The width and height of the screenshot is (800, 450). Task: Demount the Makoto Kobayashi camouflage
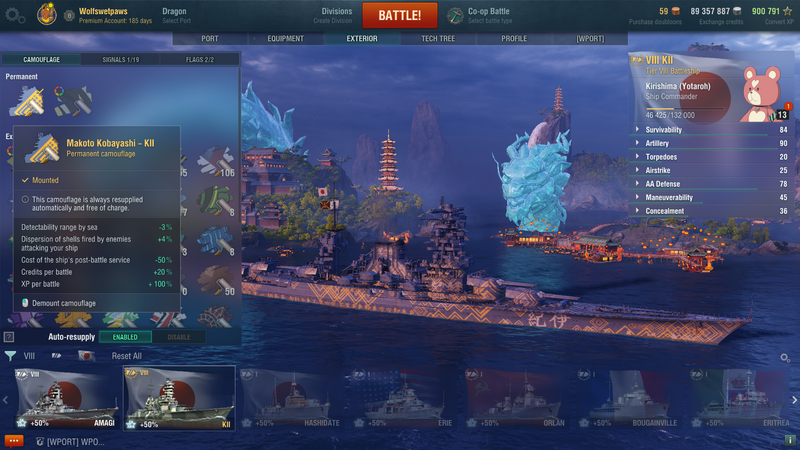[59, 302]
